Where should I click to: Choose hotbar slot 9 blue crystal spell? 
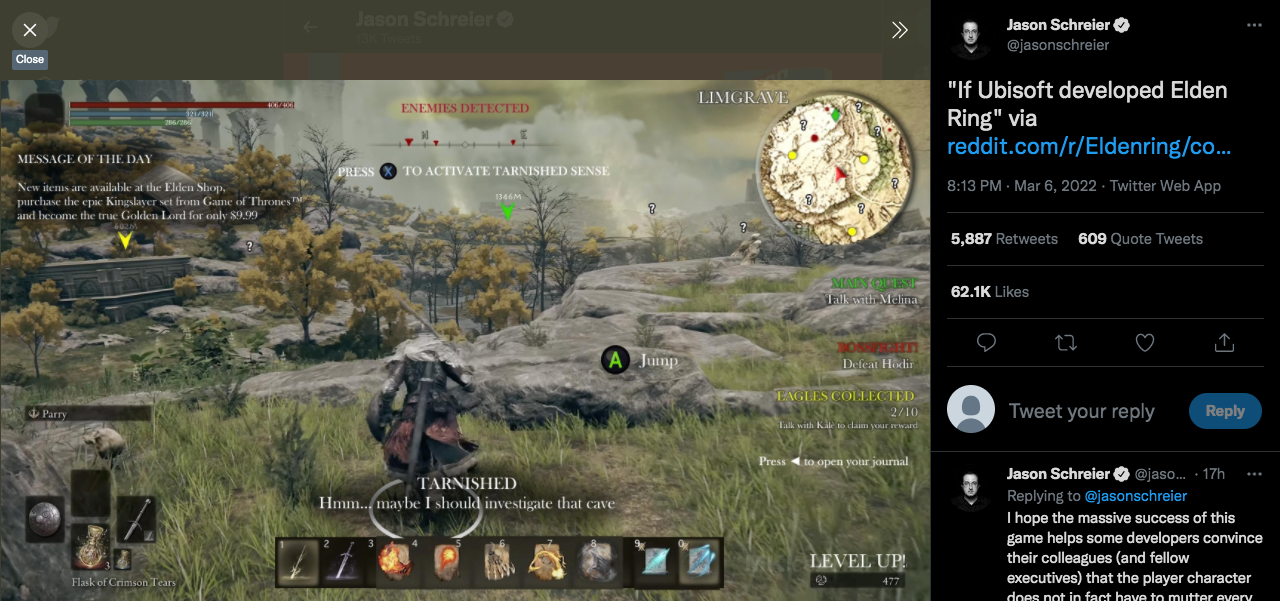point(654,564)
